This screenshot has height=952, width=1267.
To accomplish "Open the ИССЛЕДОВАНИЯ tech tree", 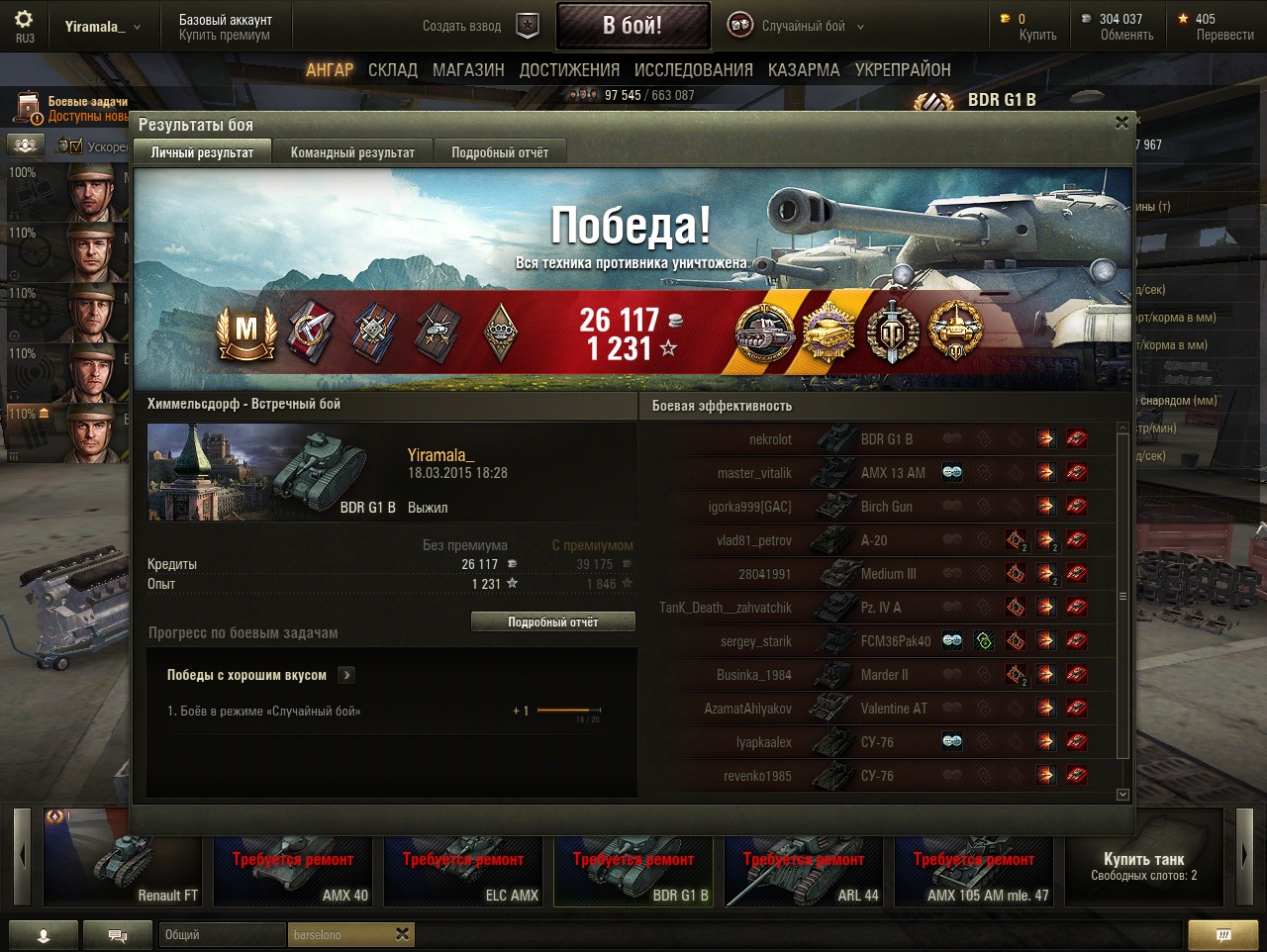I will pos(693,70).
